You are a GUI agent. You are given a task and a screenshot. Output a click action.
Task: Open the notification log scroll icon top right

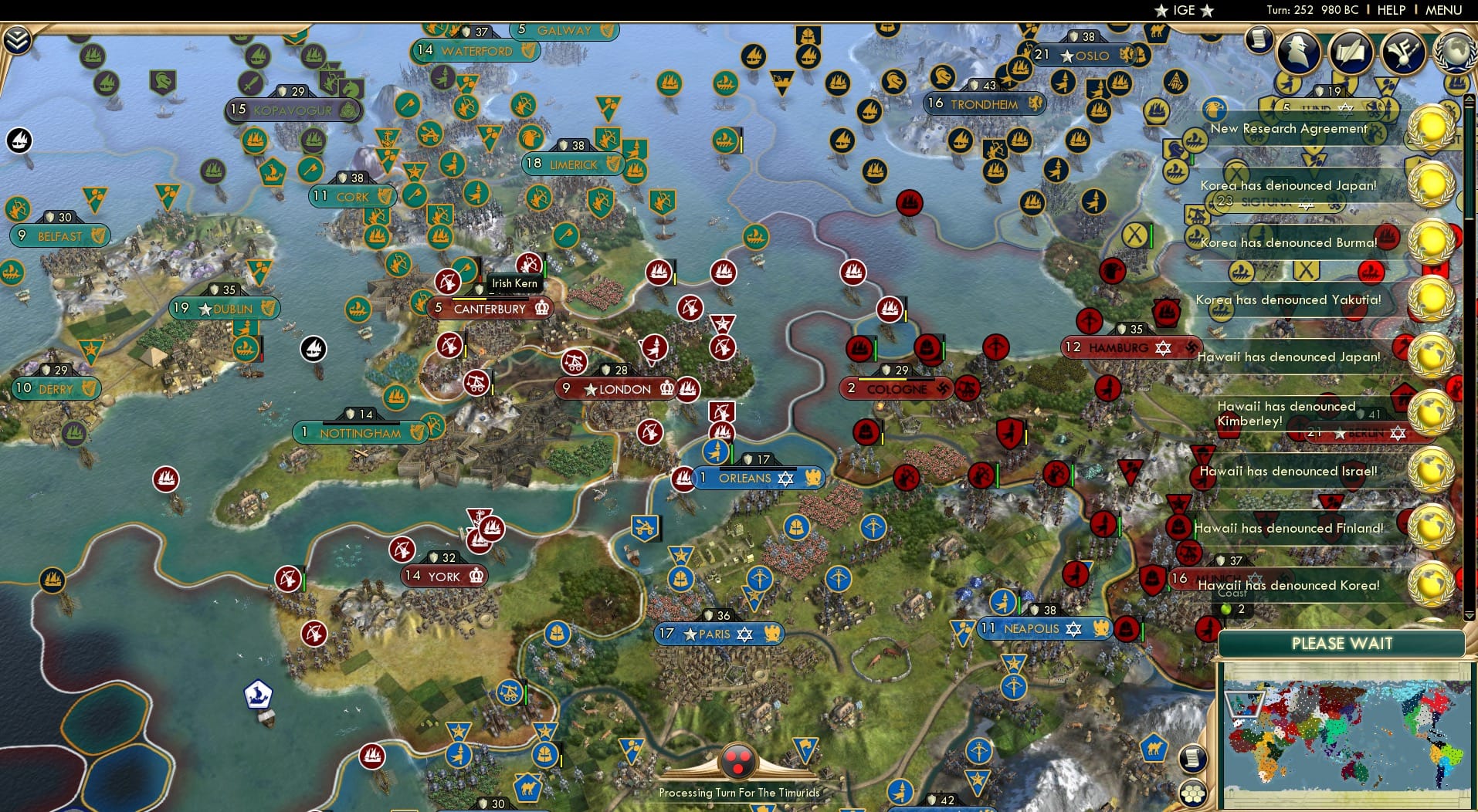(x=1259, y=40)
